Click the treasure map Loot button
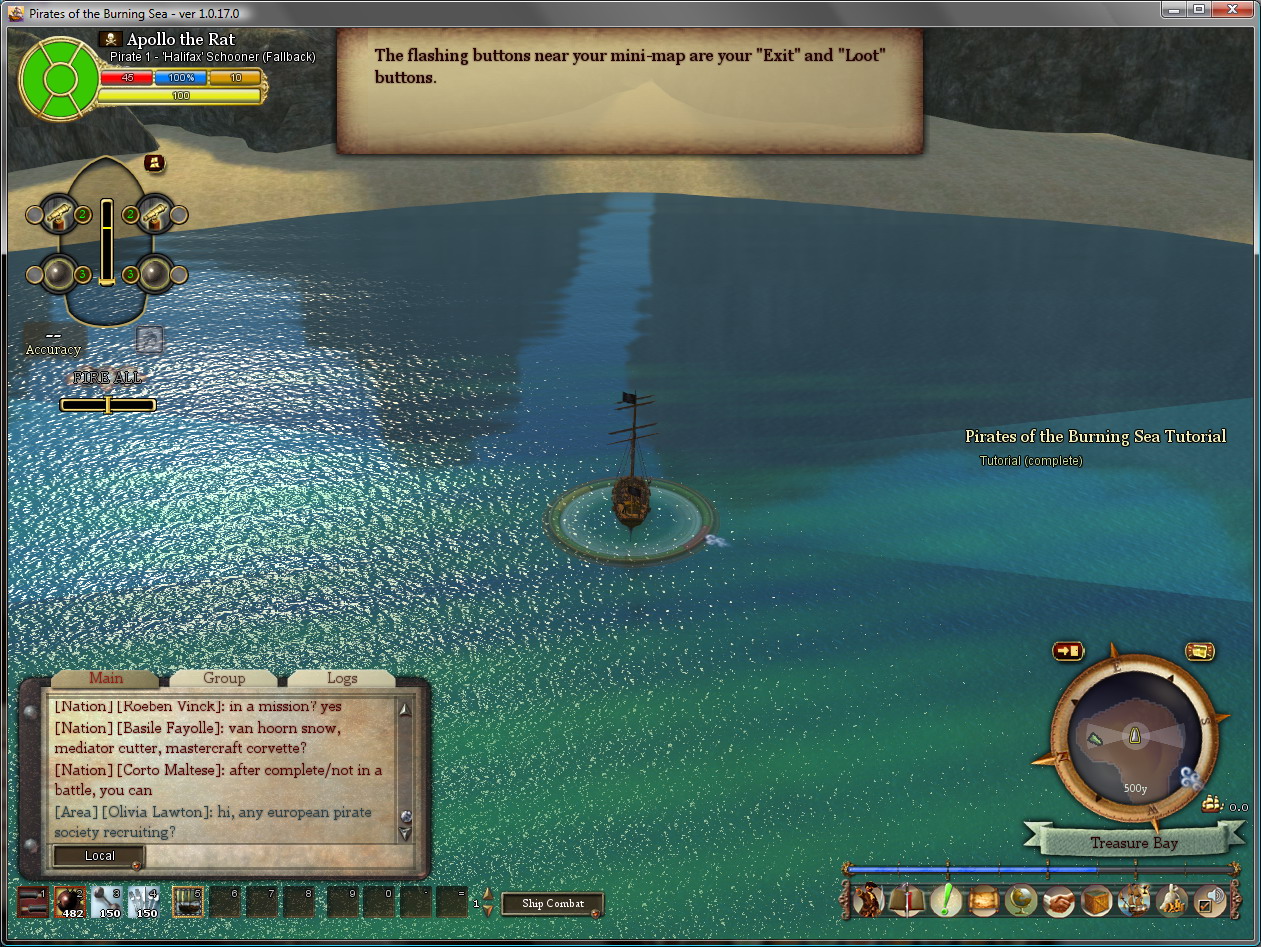1261x947 pixels. pos(1200,651)
